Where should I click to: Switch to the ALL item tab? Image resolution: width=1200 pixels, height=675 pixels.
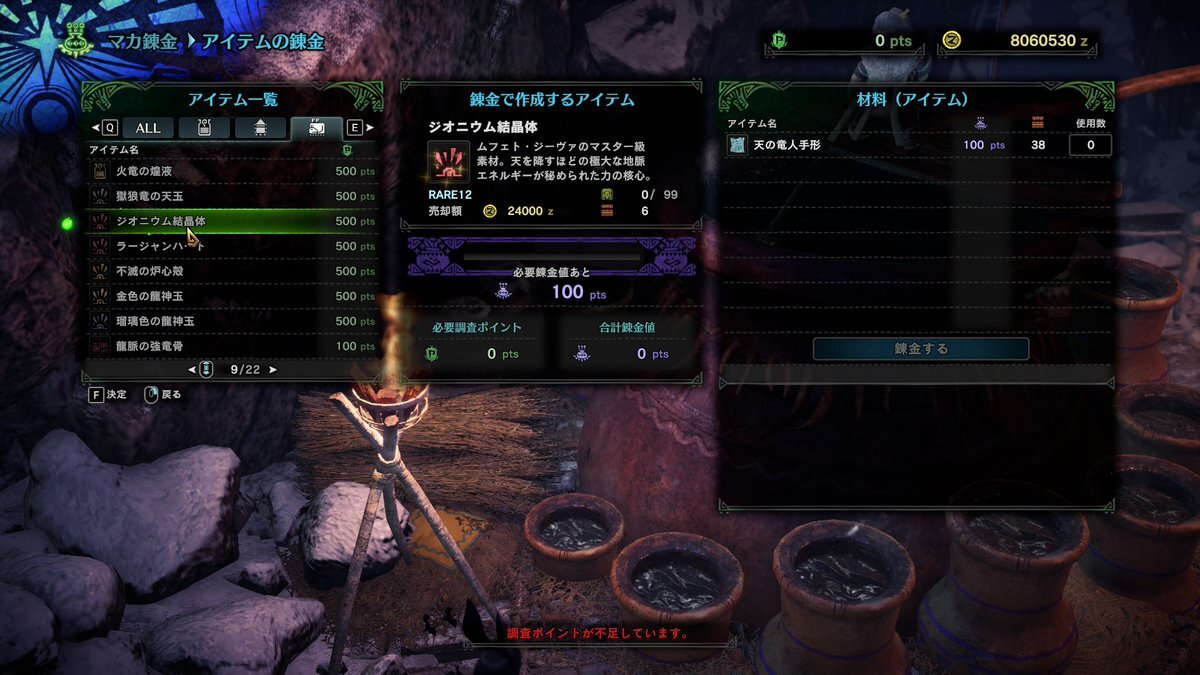[x=148, y=128]
